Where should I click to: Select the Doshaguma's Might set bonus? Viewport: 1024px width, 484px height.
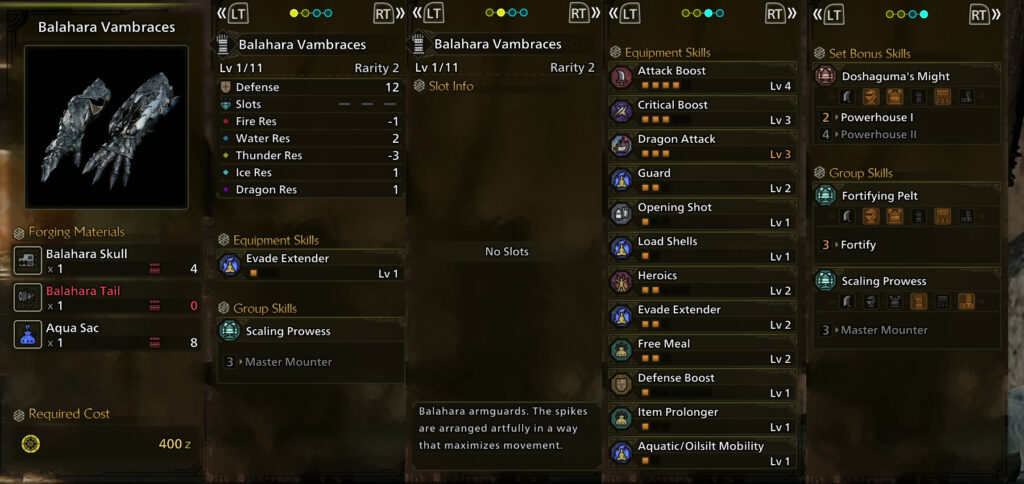(906, 86)
